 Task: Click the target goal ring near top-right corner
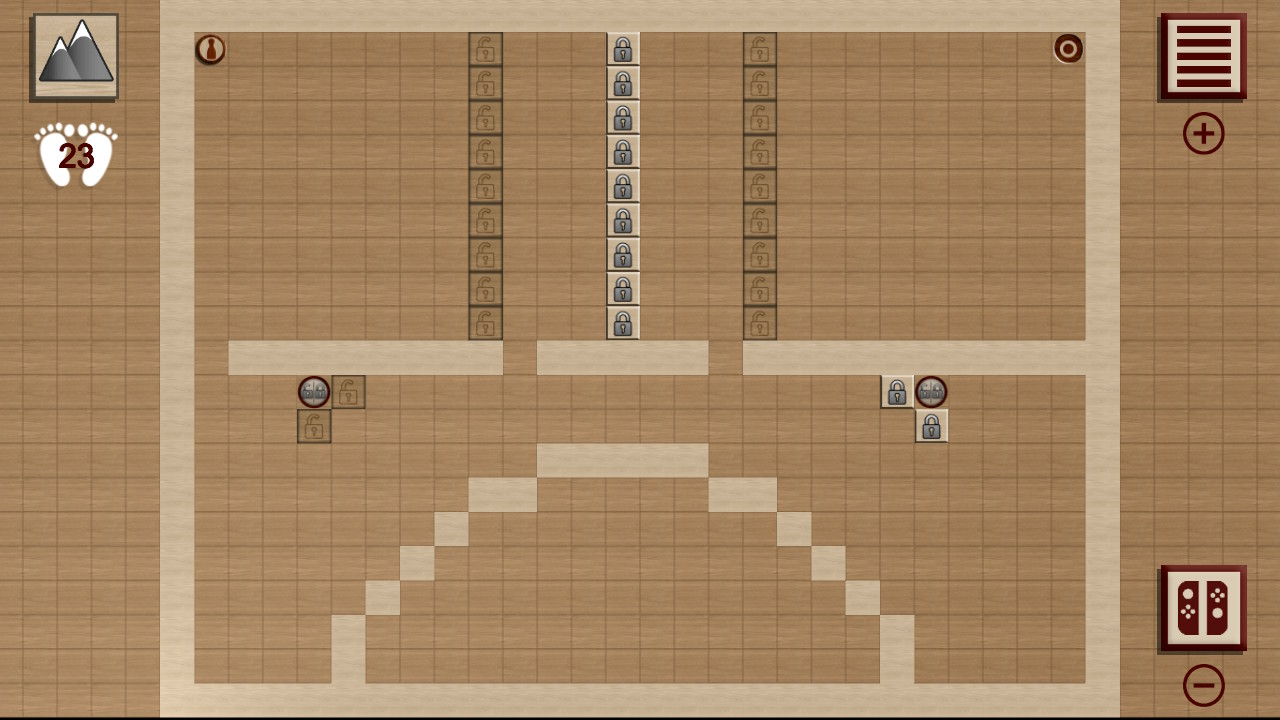point(1068,50)
